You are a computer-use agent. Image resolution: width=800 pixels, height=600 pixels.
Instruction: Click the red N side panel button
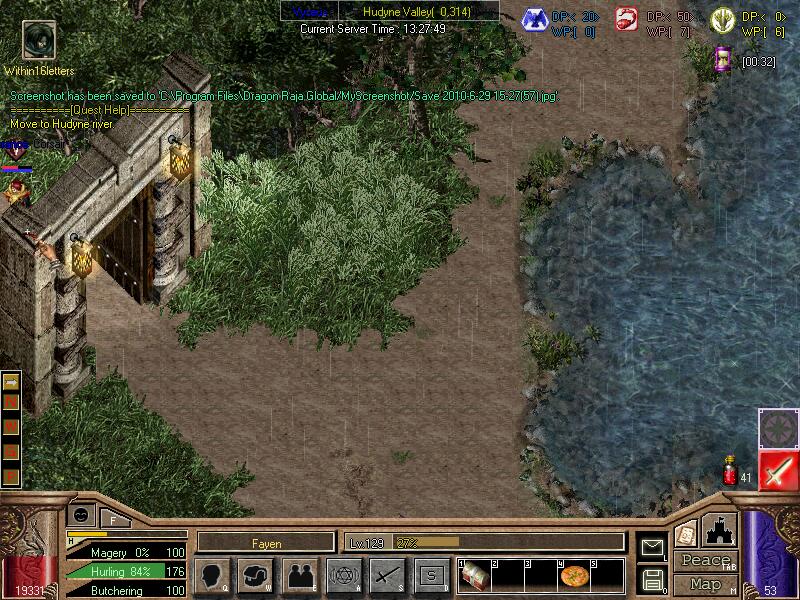pos(12,401)
